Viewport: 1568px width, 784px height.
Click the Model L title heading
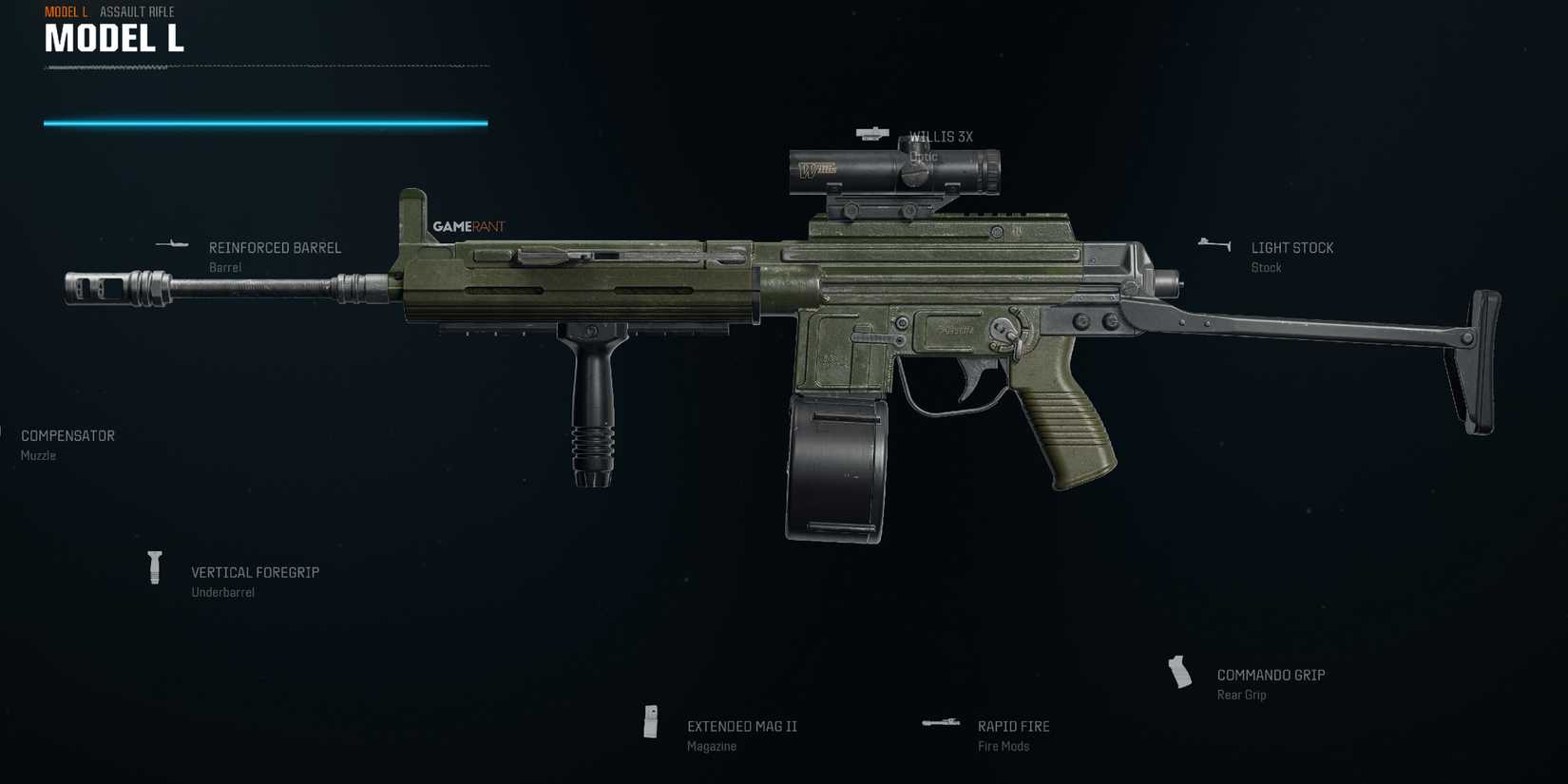click(x=114, y=39)
